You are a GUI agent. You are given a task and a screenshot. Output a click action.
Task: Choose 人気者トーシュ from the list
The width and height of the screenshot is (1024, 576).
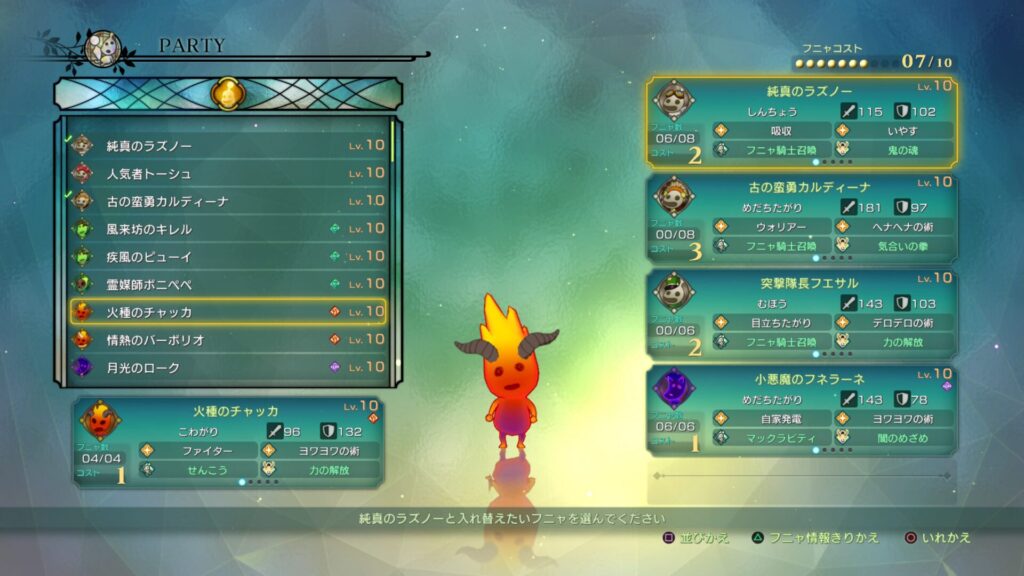click(228, 174)
